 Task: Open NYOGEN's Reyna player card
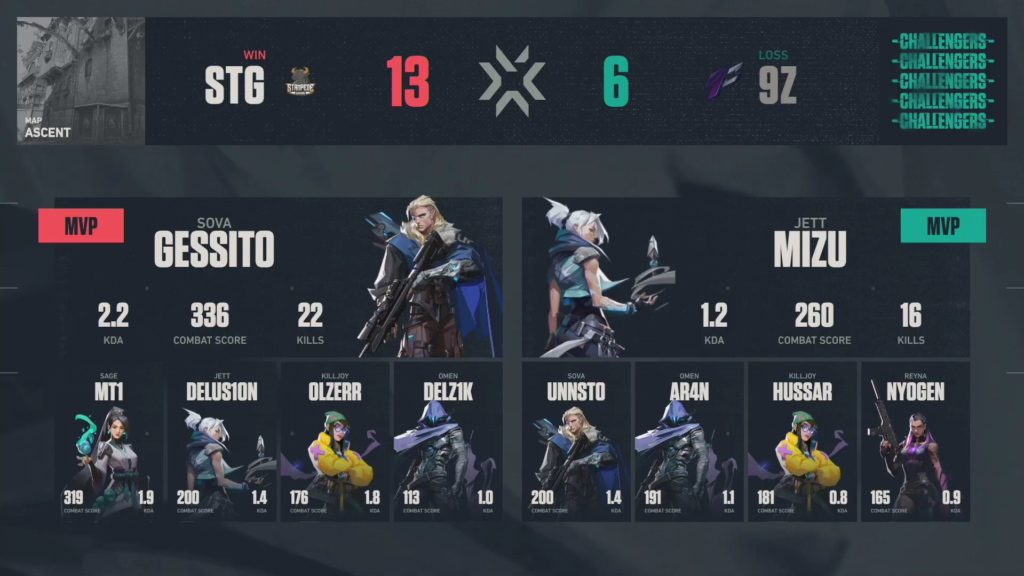pyautogui.click(x=915, y=441)
